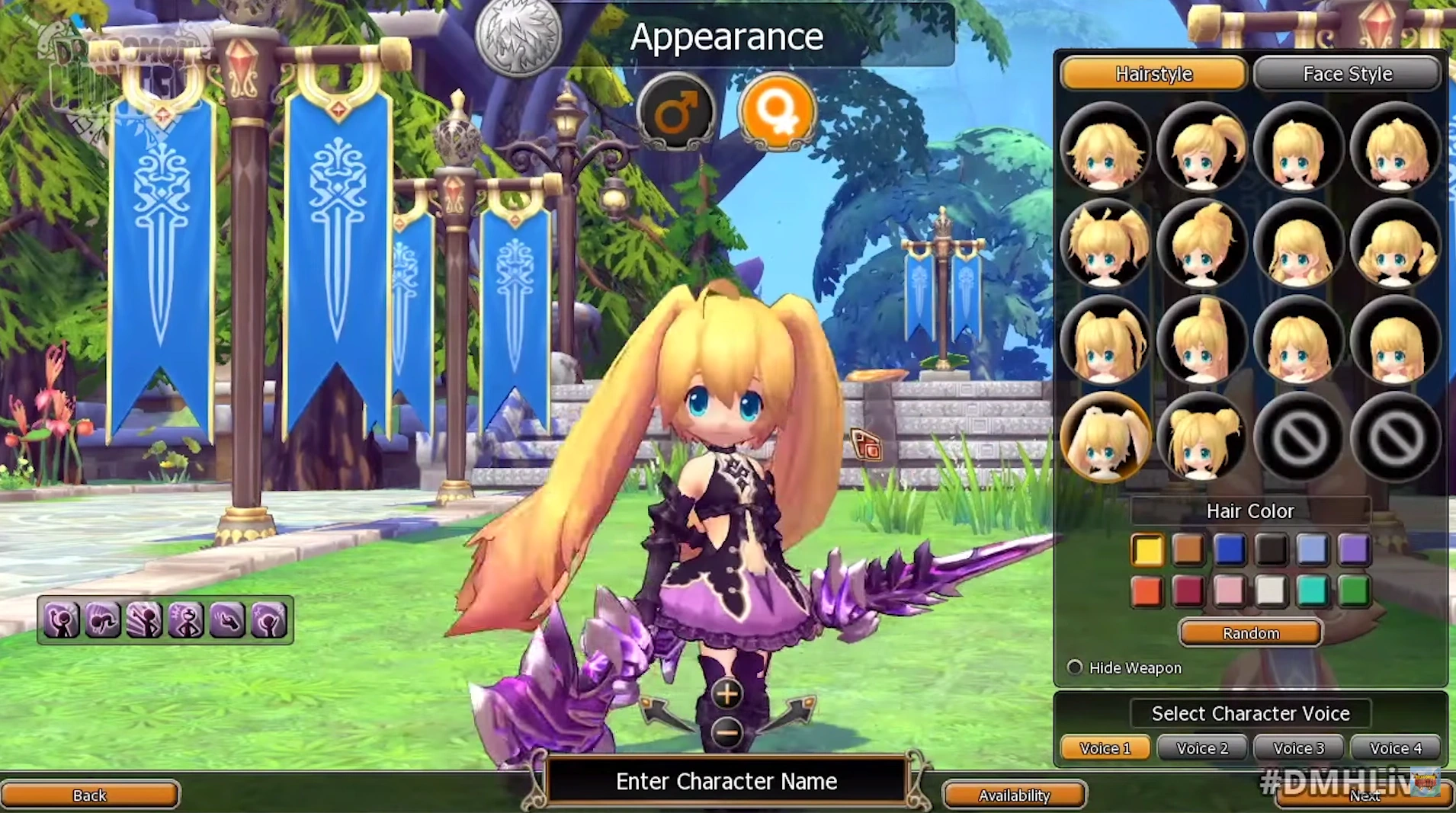Image resolution: width=1456 pixels, height=813 pixels.
Task: Pick the yellow hair color swatch
Action: (1147, 550)
